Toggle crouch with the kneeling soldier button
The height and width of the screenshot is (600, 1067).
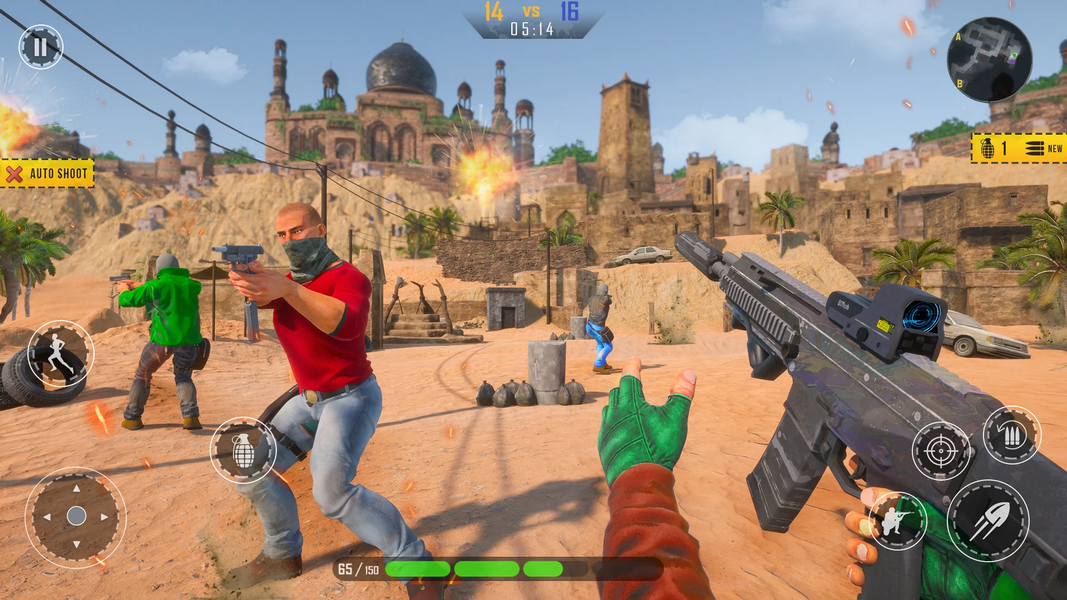pyautogui.click(x=897, y=520)
